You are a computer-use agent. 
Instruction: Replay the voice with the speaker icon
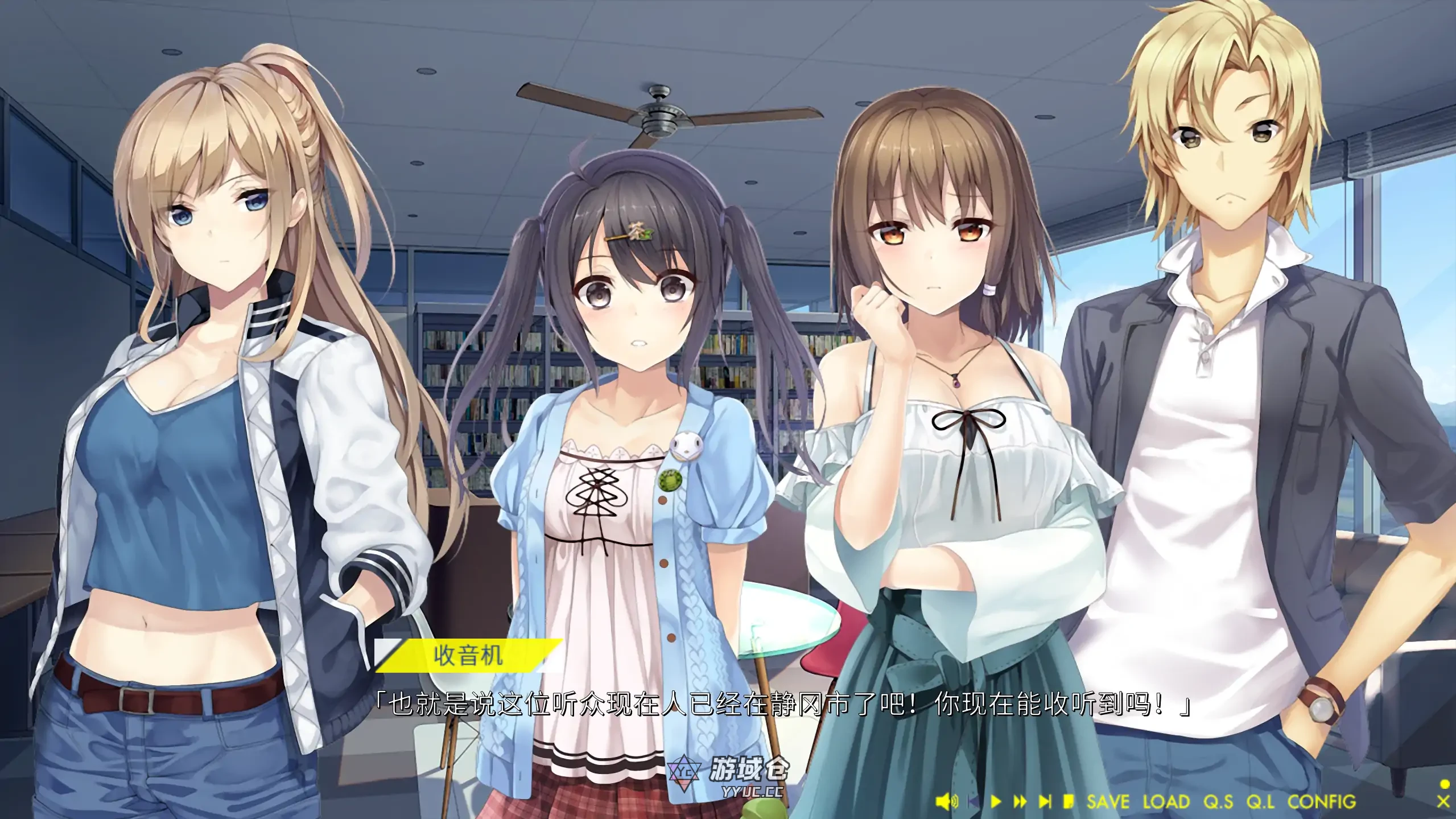[946, 802]
